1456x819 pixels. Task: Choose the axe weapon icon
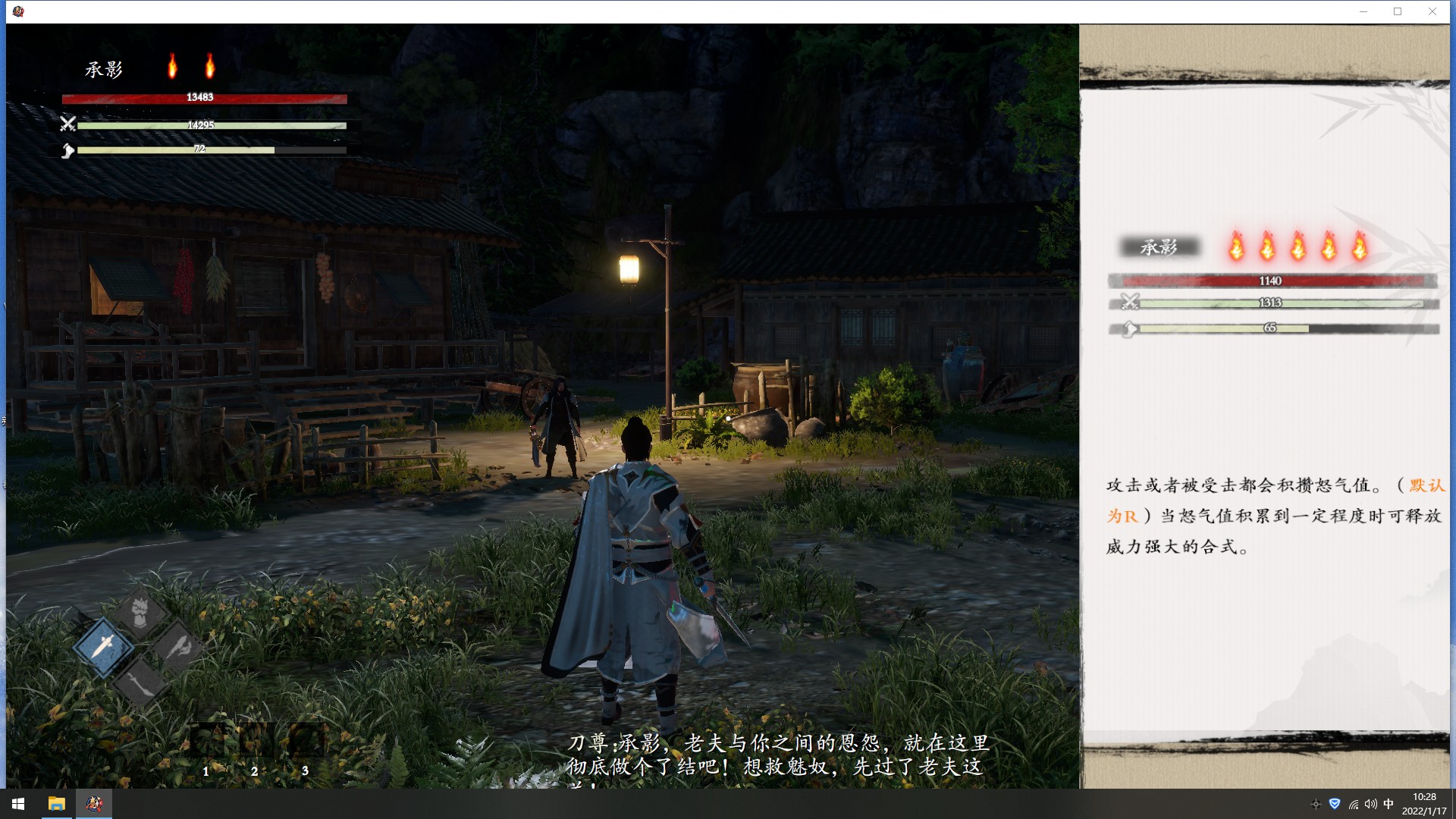pyautogui.click(x=178, y=647)
